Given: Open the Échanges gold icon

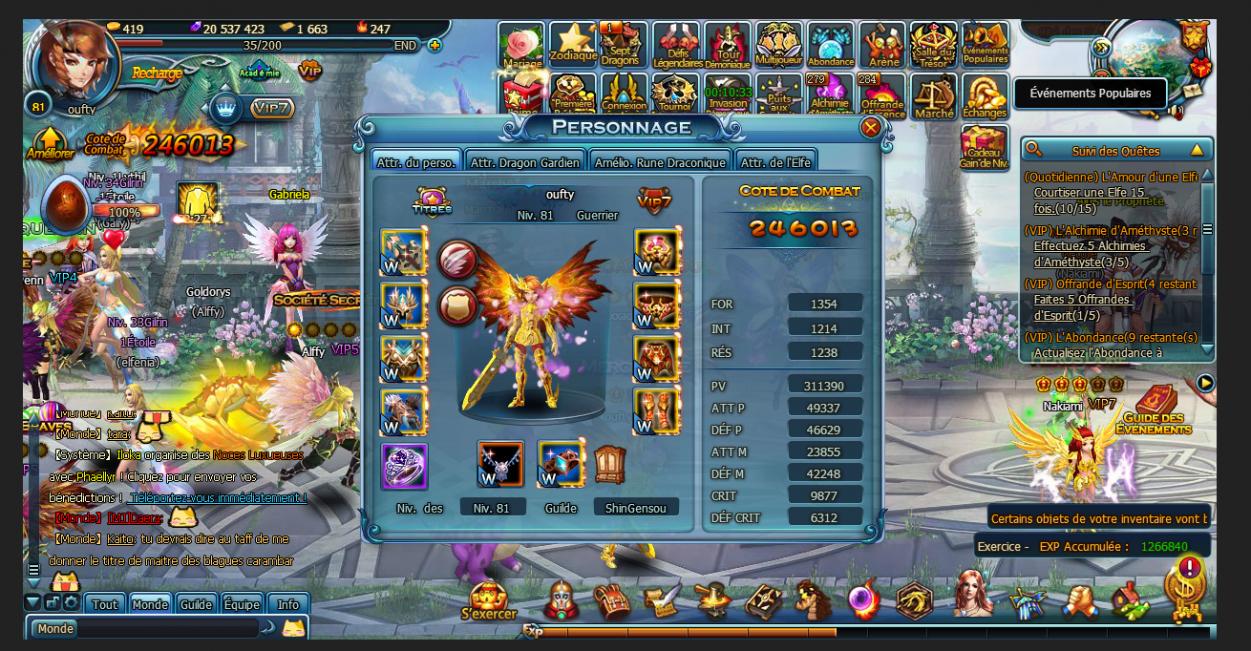Looking at the screenshot, I should tap(985, 96).
